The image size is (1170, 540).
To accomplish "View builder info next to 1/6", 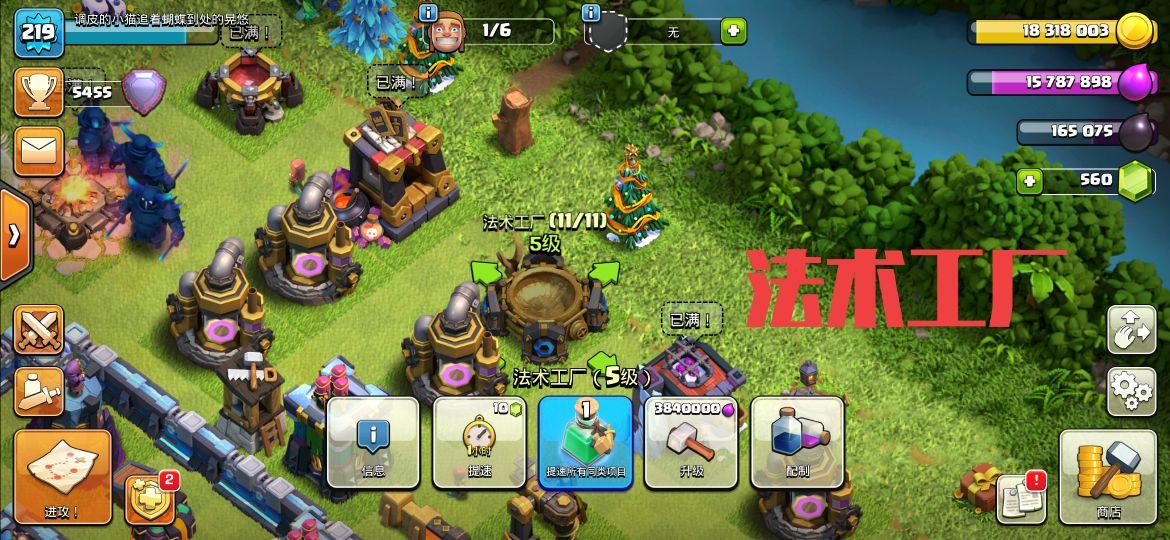I will [x=428, y=13].
